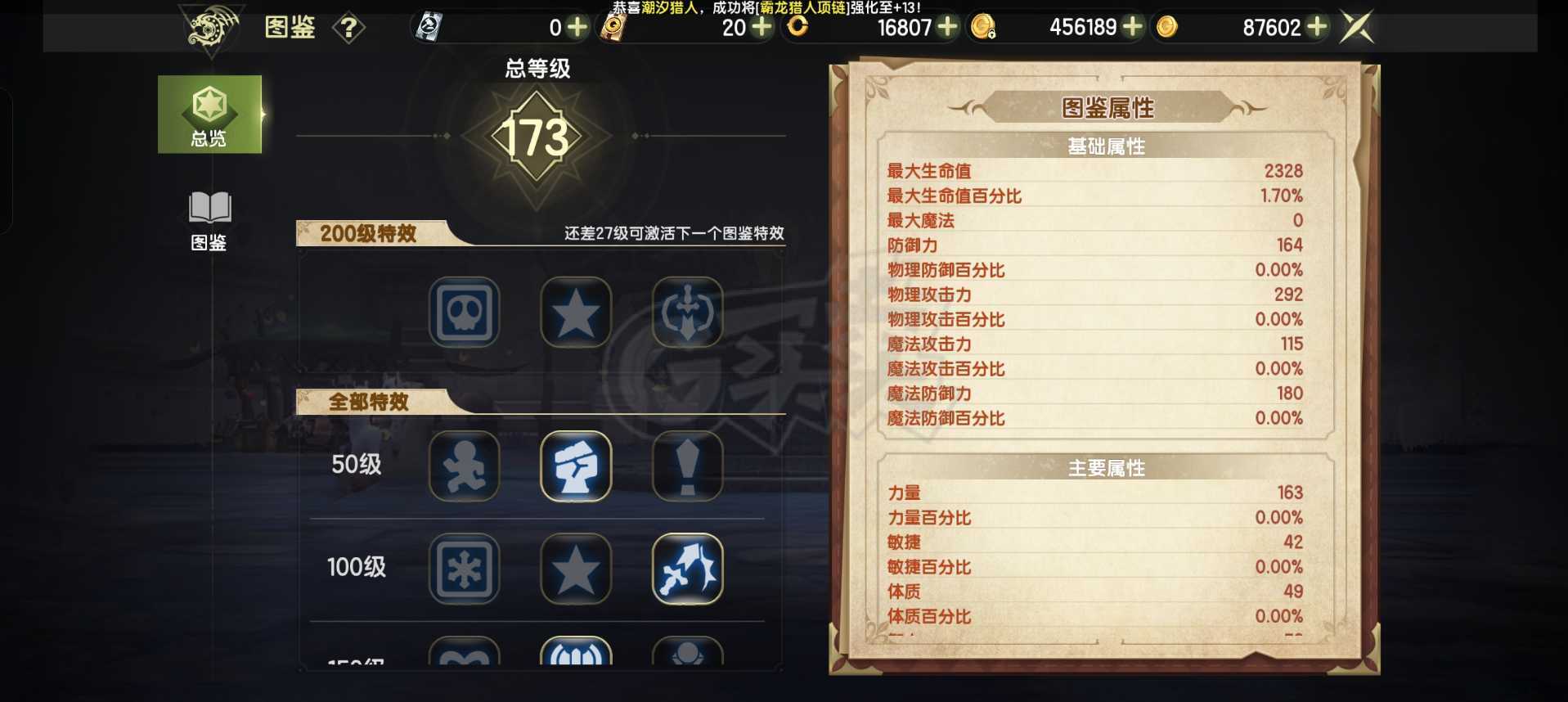Image resolution: width=1568 pixels, height=702 pixels.
Task: Add more gold via 456189 plus button
Action: coord(1132,27)
